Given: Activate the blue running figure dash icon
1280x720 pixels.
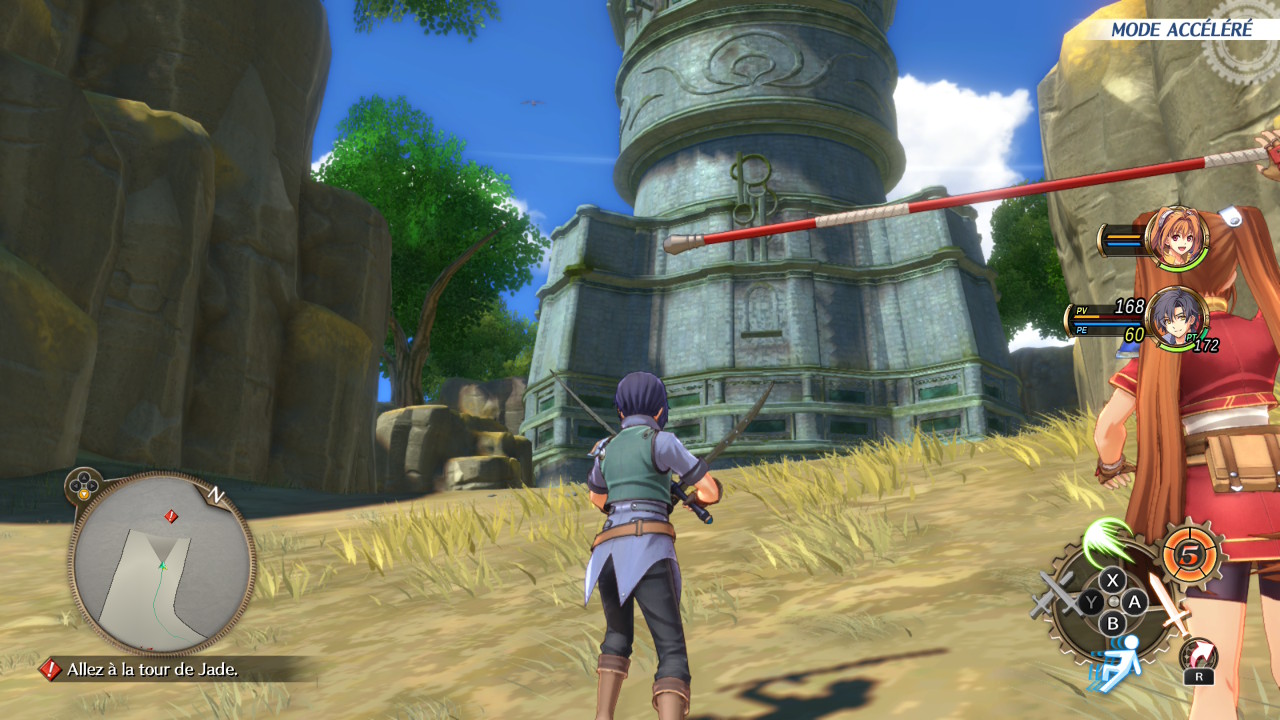Looking at the screenshot, I should coord(1115,662).
